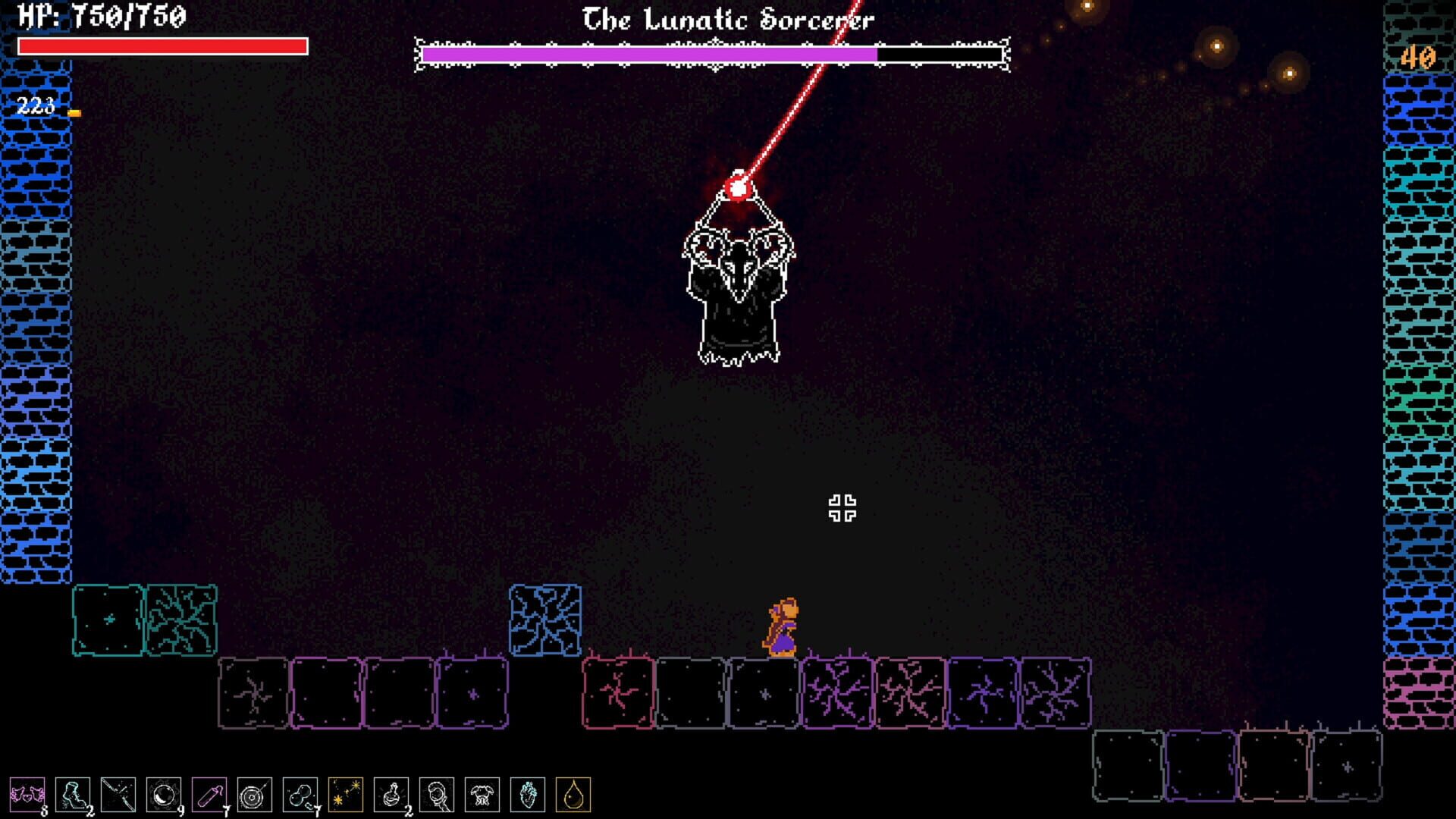1456x819 pixels.
Task: Click the coin counter showing 223
Action: 33,107
